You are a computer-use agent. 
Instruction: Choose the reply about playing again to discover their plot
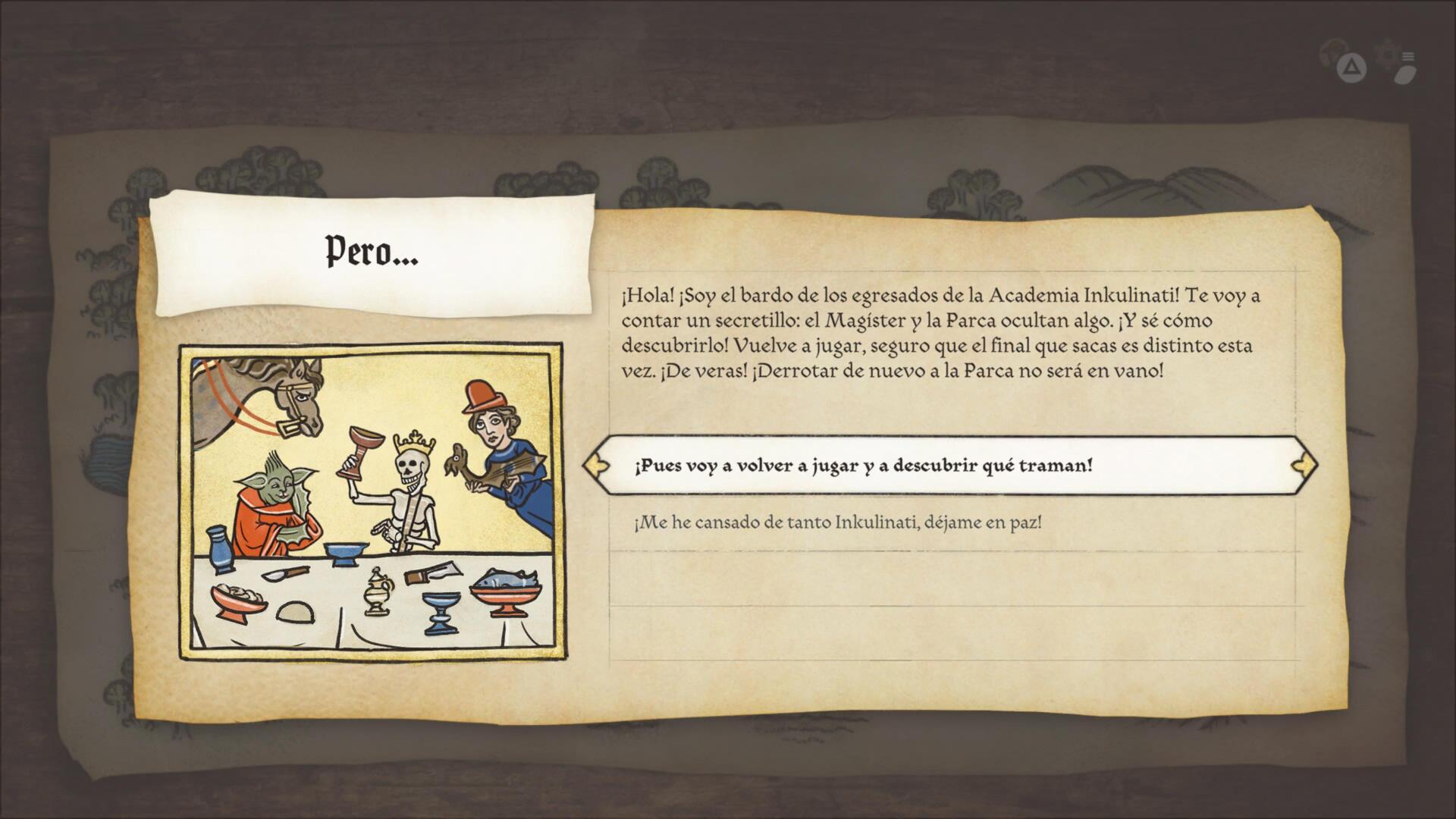tap(863, 466)
